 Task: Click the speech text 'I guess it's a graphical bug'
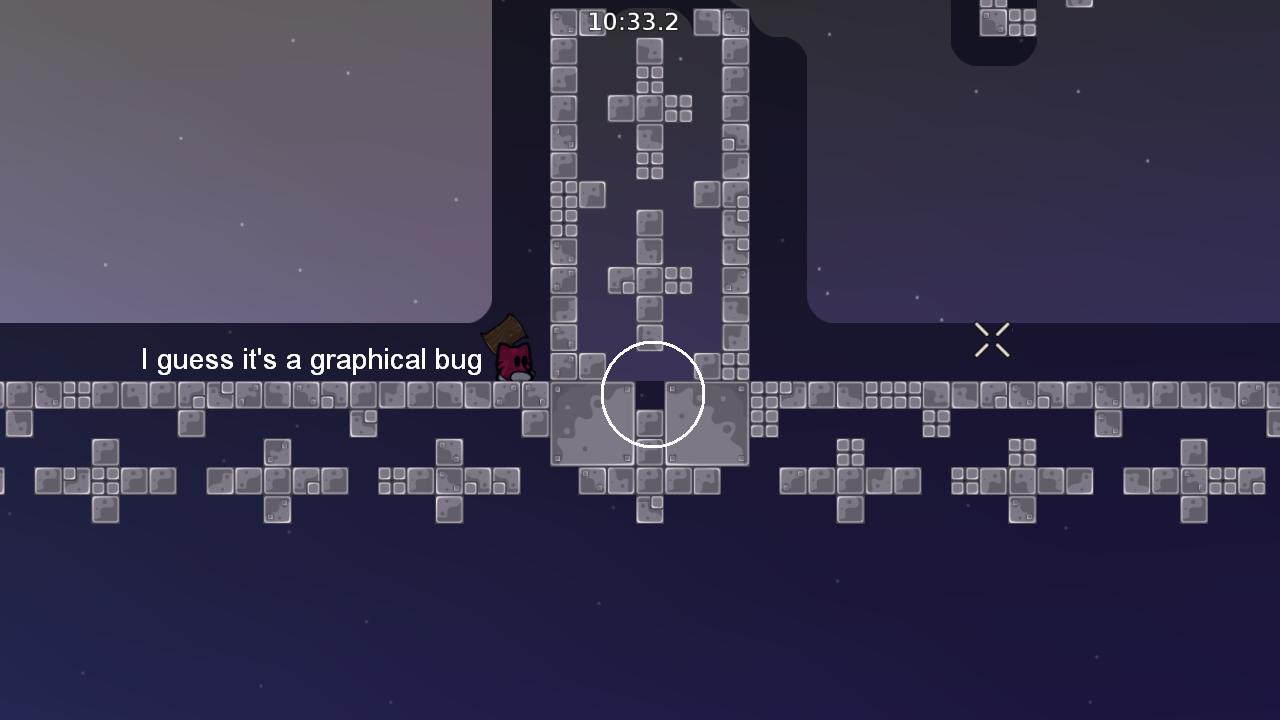coord(309,359)
